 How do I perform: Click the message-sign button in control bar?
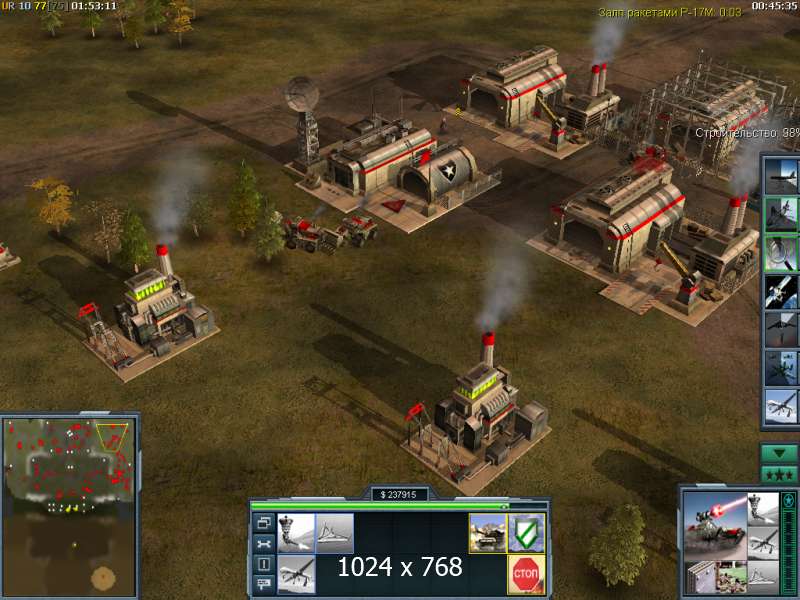pyautogui.click(x=264, y=585)
